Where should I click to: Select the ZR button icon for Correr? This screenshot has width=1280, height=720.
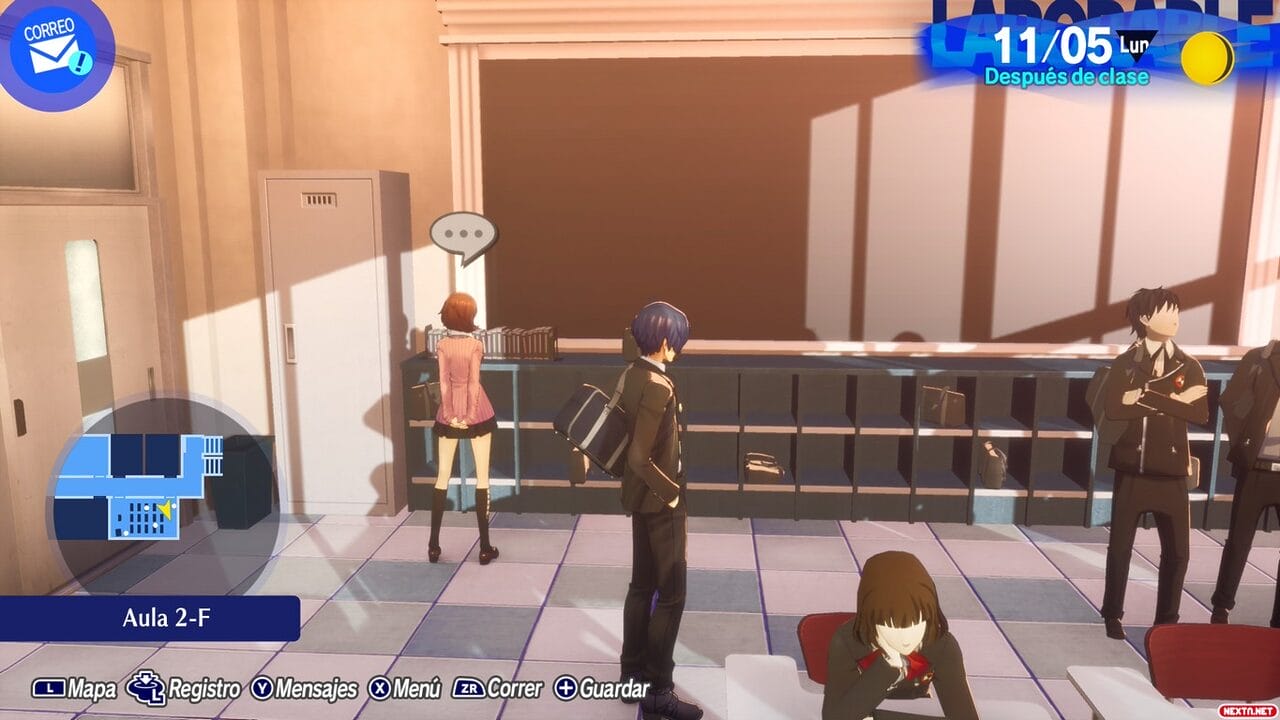pos(466,688)
